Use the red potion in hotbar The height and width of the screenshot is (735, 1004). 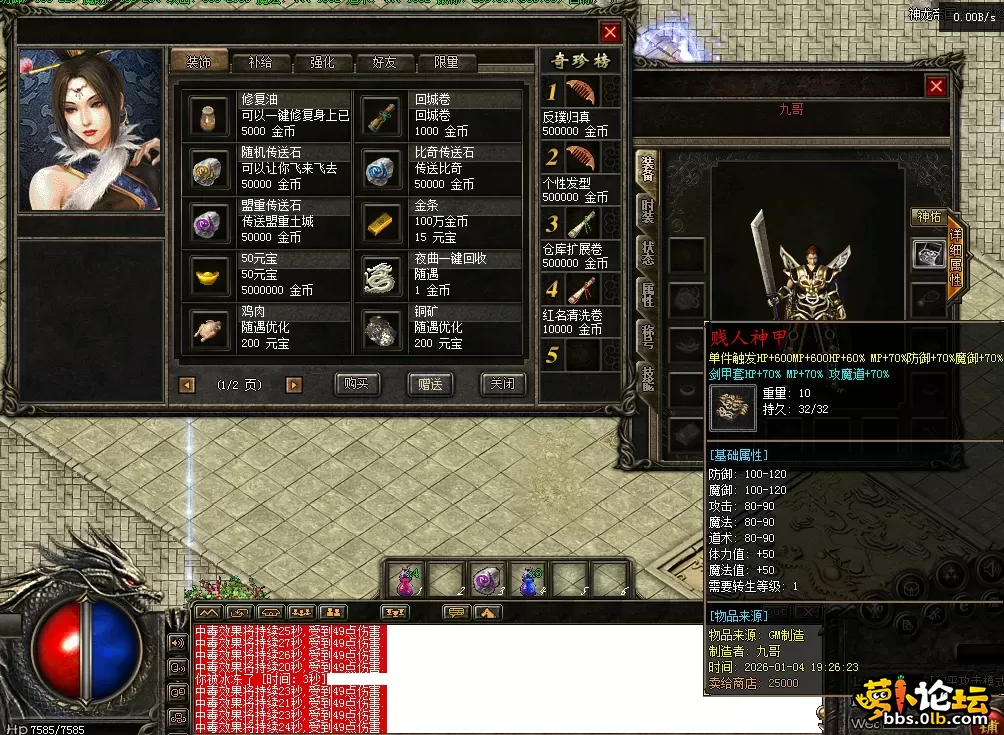(407, 580)
